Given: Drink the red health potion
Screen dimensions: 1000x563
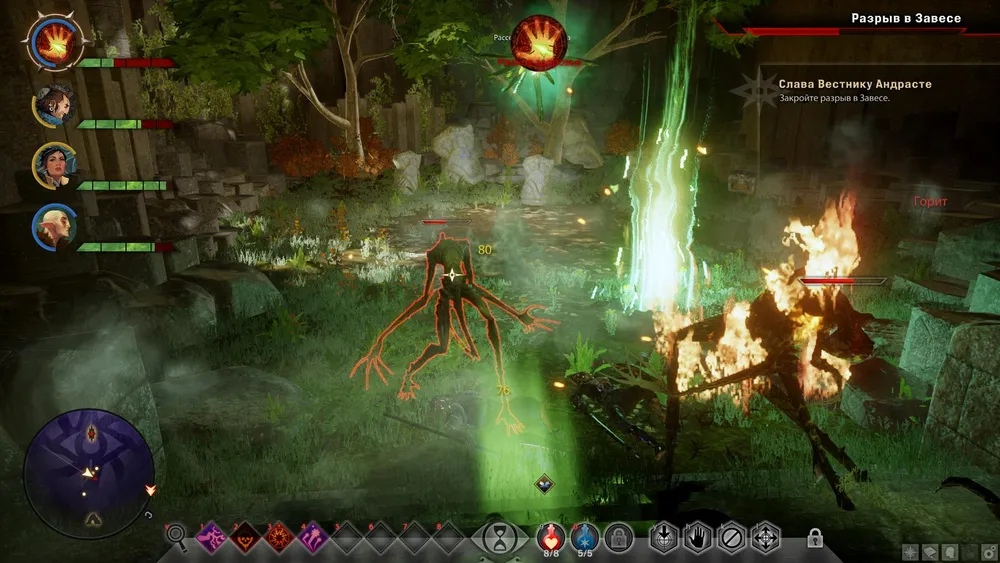Looking at the screenshot, I should [551, 537].
